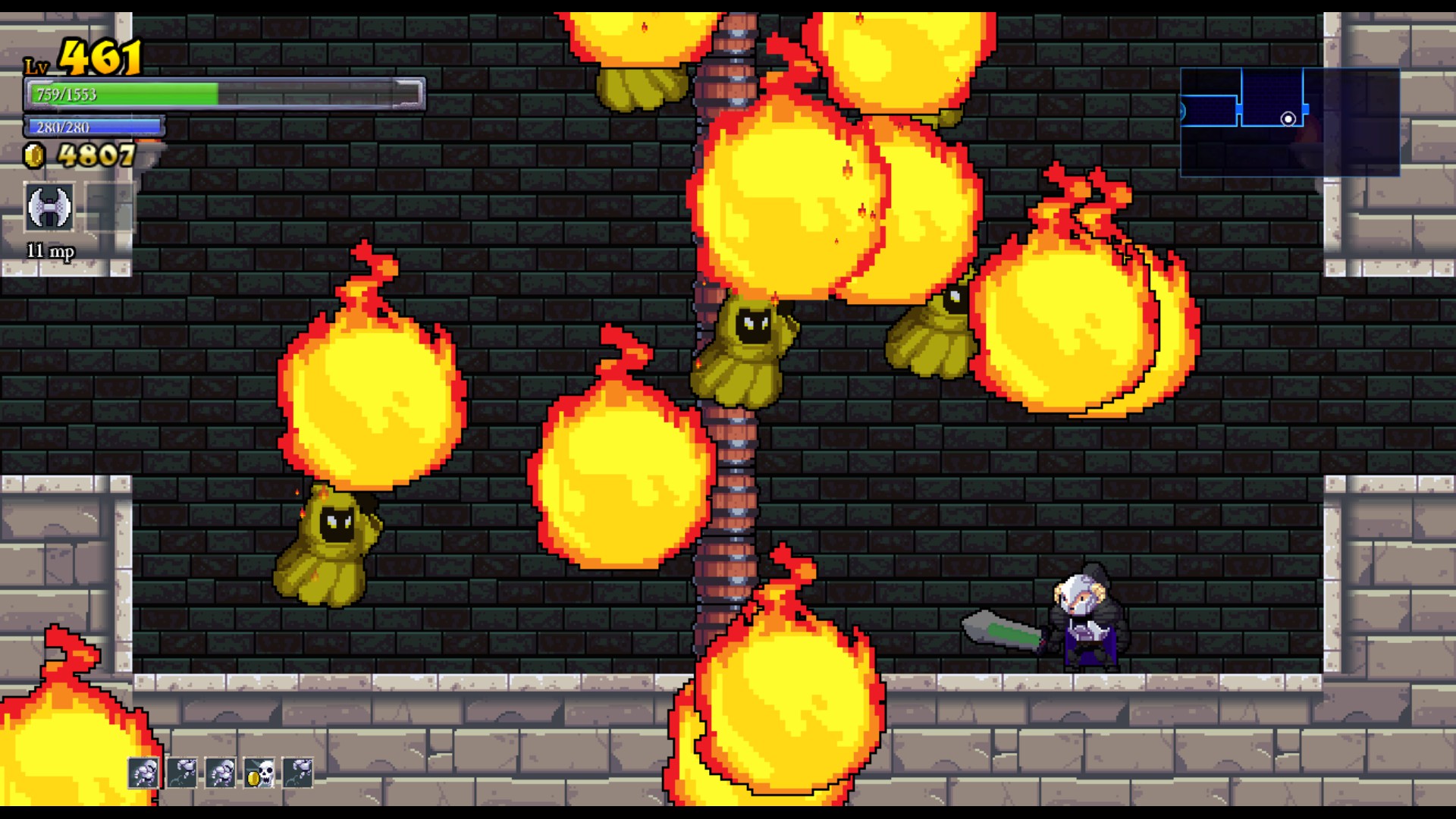This screenshot has width=1456, height=819.
Task: Open the minimap in the top-right corner
Action: point(1291,121)
